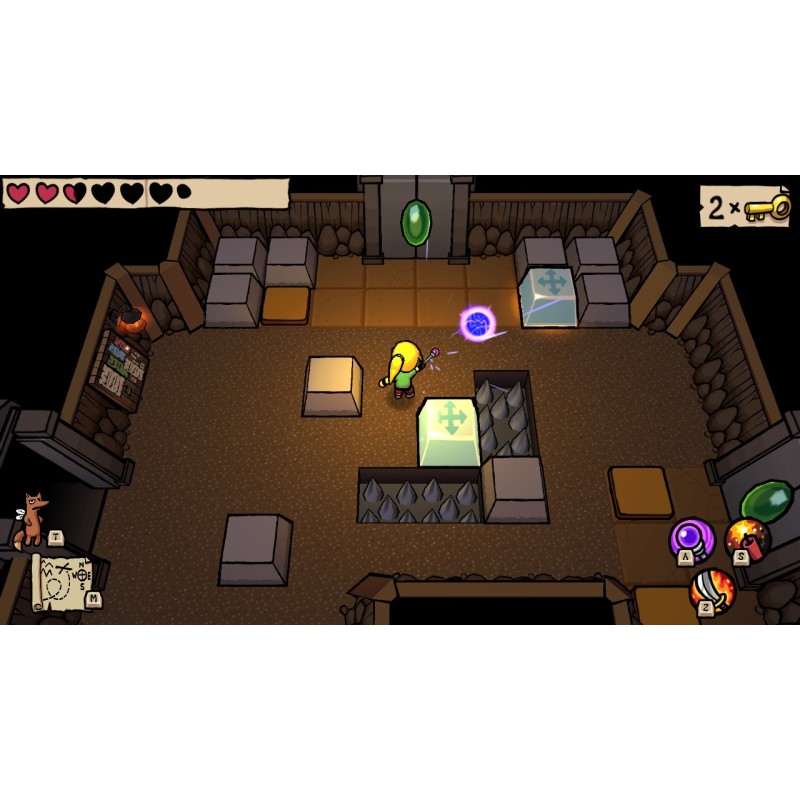Use the purple portal wand item

point(690,538)
